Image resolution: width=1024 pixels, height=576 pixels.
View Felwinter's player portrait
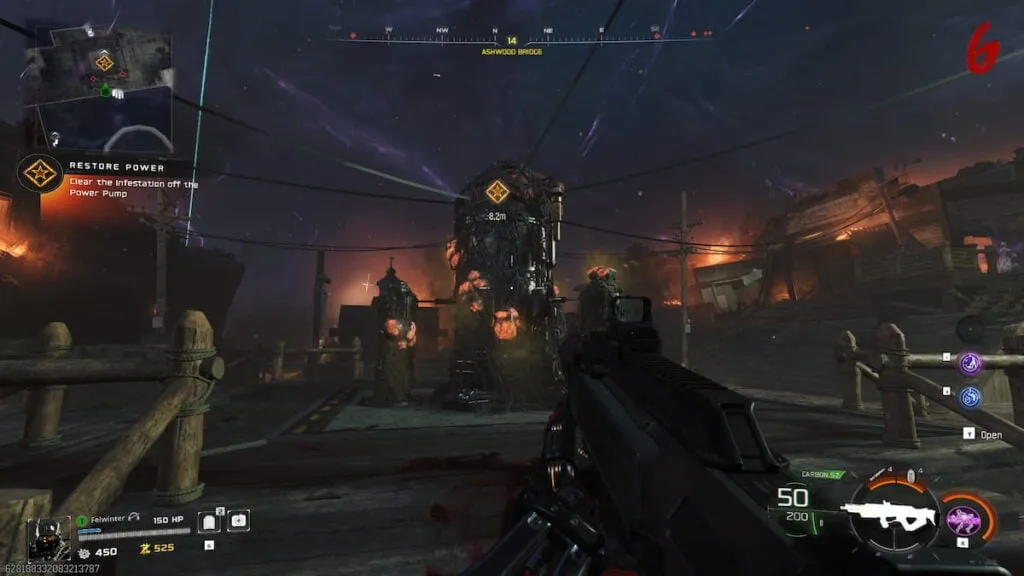tap(48, 537)
